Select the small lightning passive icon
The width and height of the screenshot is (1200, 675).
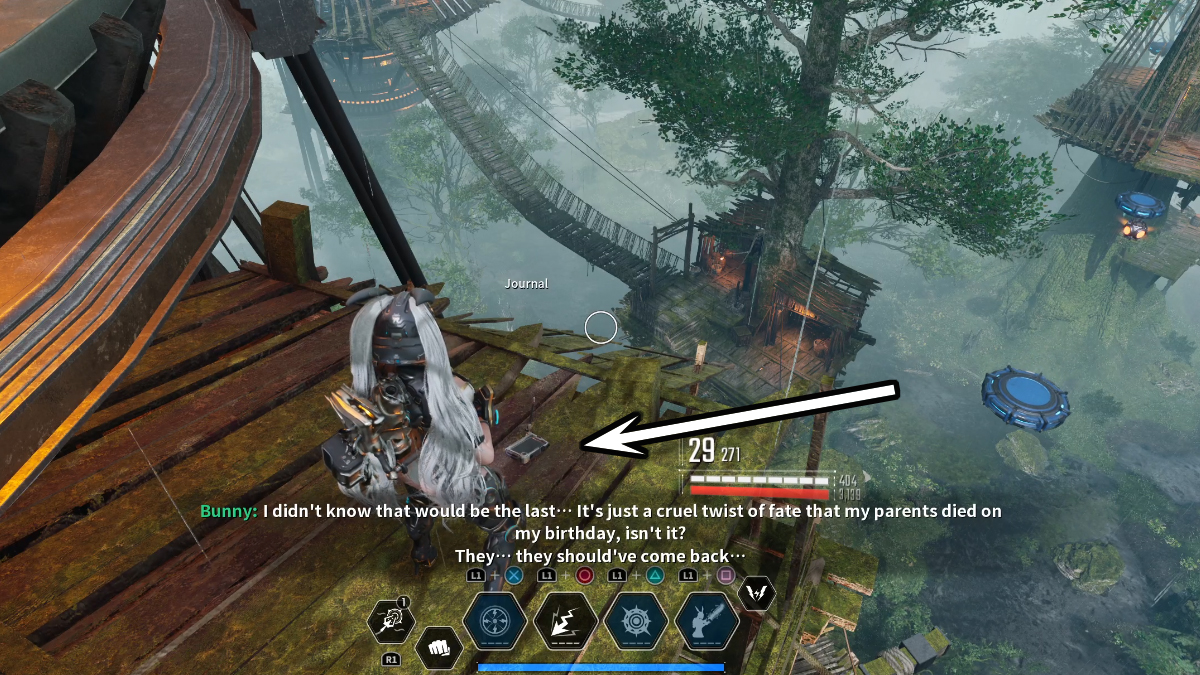tap(756, 594)
